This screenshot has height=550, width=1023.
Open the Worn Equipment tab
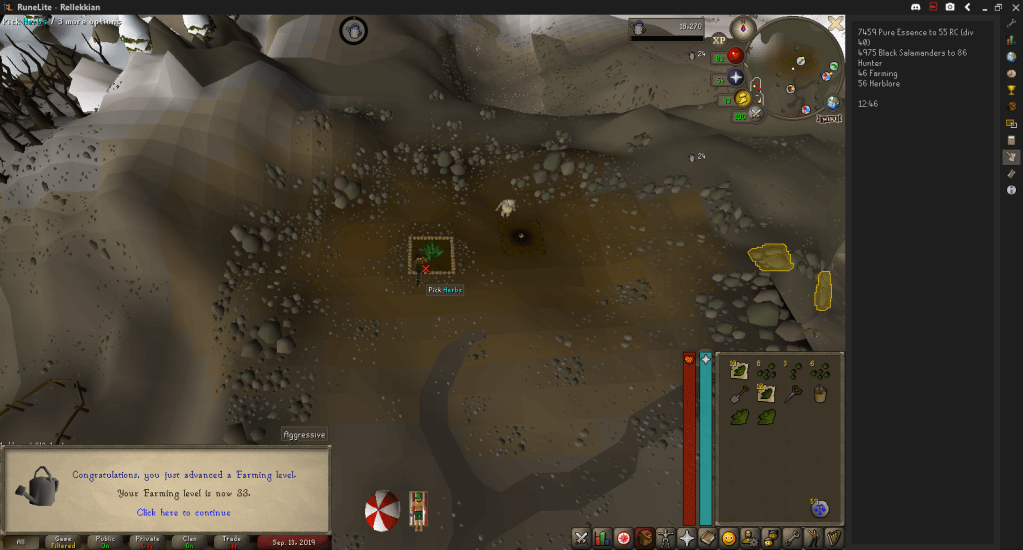666,538
